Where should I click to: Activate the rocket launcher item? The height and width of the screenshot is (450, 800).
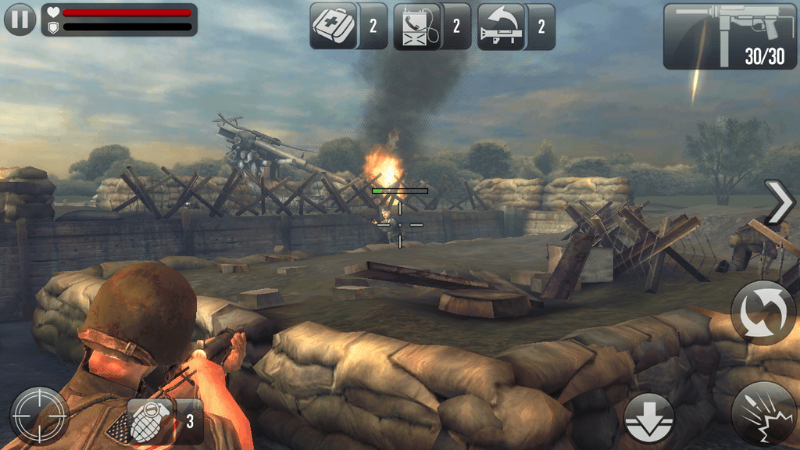502,25
